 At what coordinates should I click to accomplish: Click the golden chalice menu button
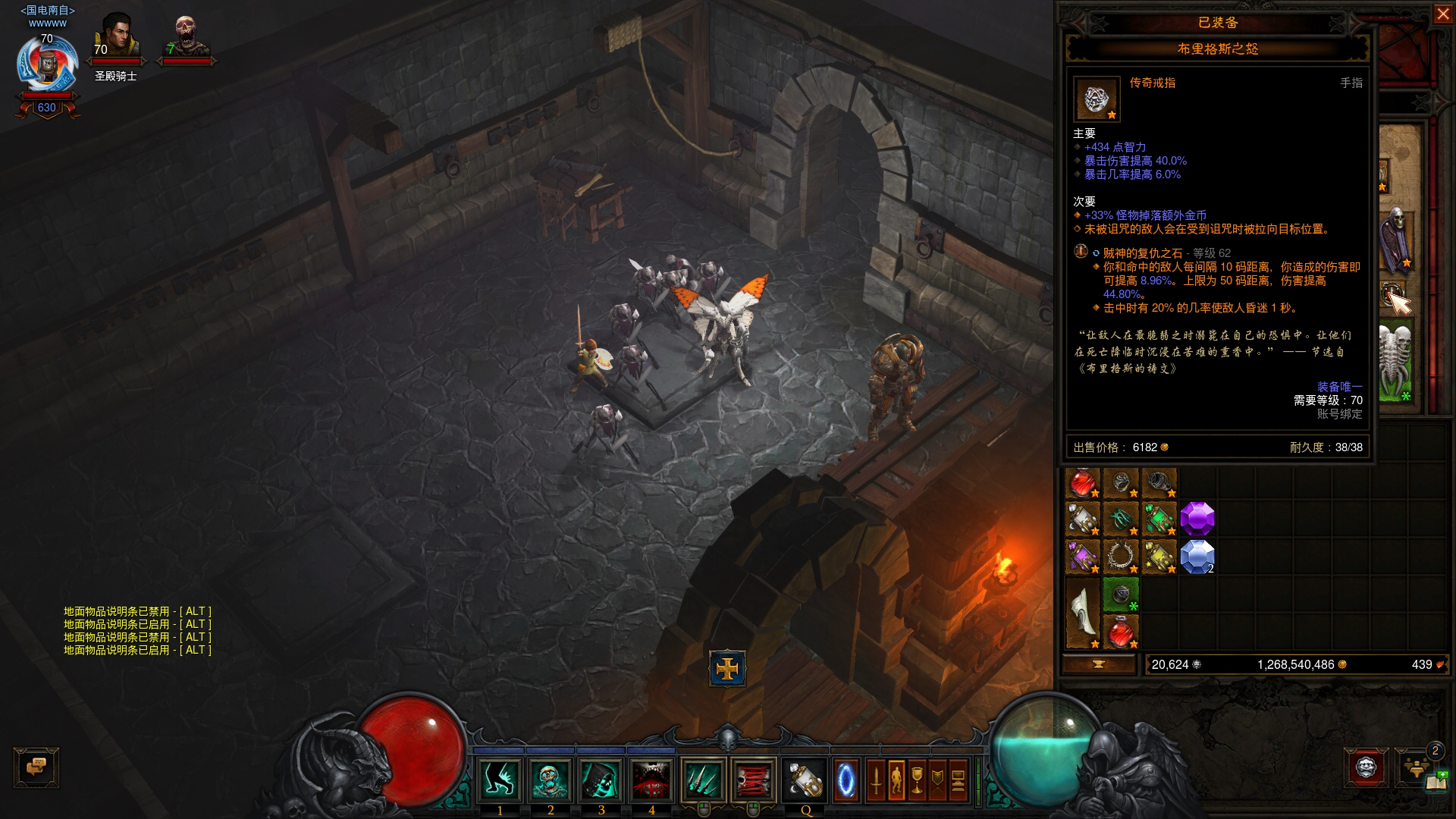tap(917, 780)
